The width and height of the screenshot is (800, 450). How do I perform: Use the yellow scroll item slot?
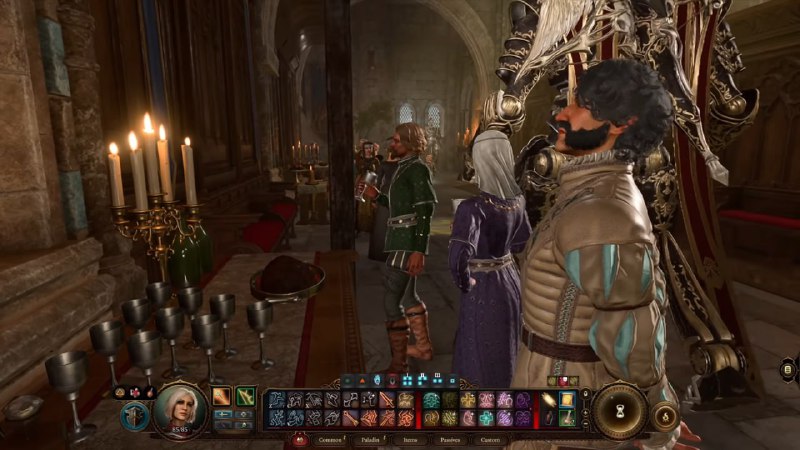tap(567, 400)
